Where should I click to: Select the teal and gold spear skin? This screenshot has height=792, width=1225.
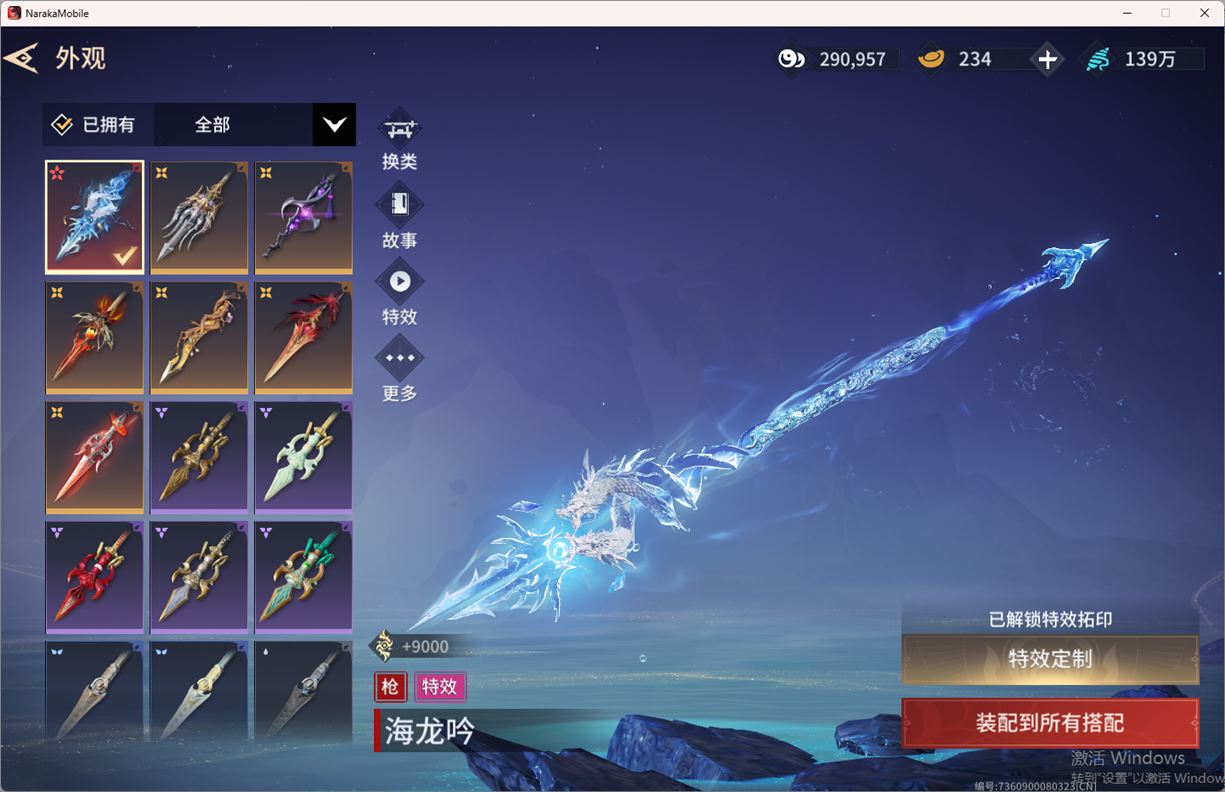[x=303, y=577]
